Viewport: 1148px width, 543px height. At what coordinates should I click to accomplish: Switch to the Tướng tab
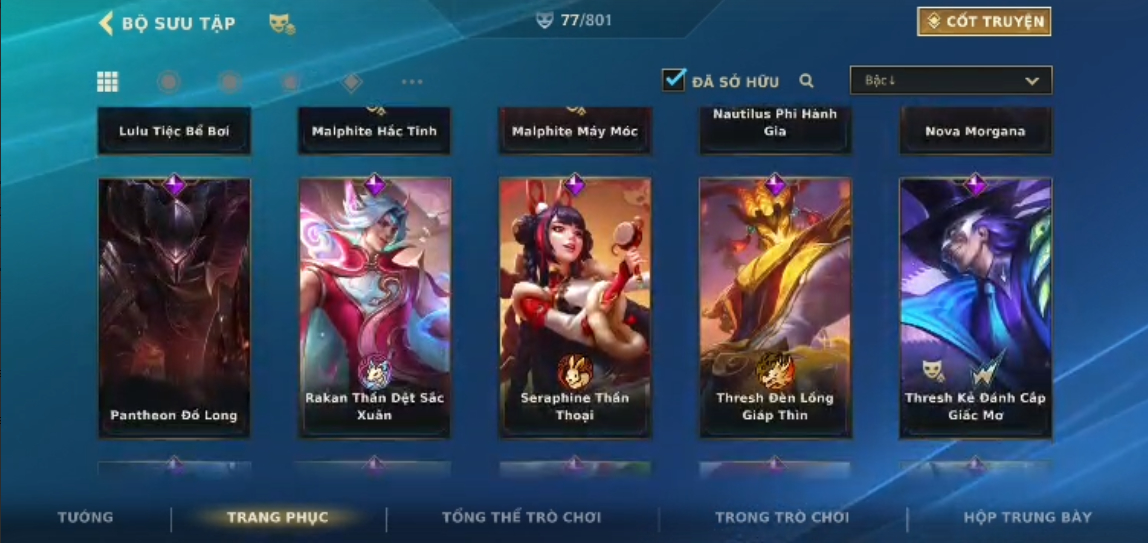[86, 517]
